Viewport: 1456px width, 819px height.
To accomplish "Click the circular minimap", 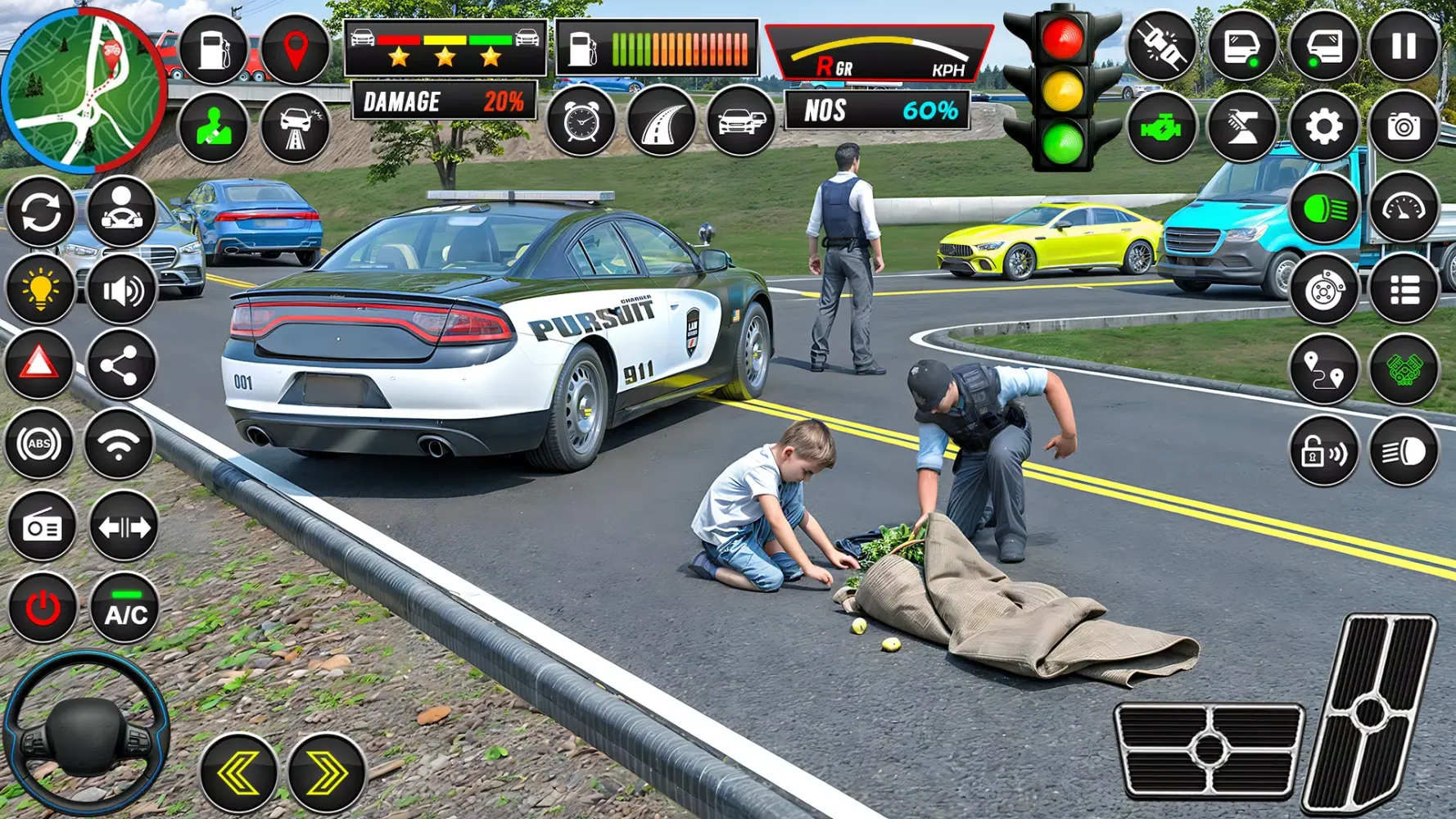I will (x=82, y=90).
